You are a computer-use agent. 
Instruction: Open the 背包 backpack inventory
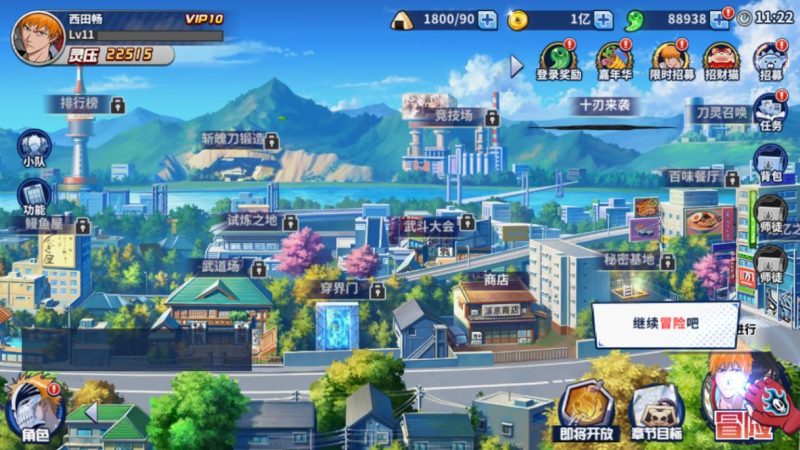click(770, 162)
